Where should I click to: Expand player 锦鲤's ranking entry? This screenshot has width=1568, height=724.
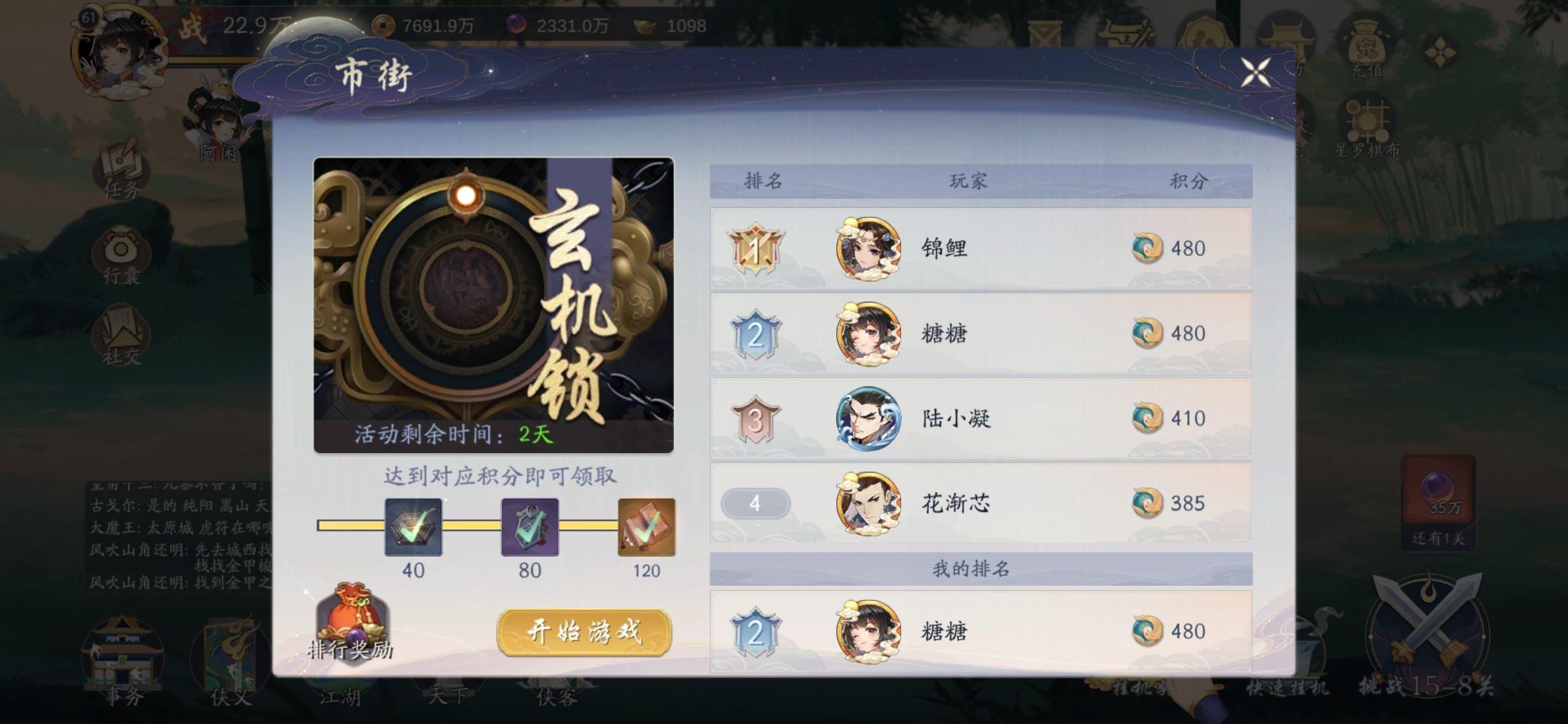point(978,248)
